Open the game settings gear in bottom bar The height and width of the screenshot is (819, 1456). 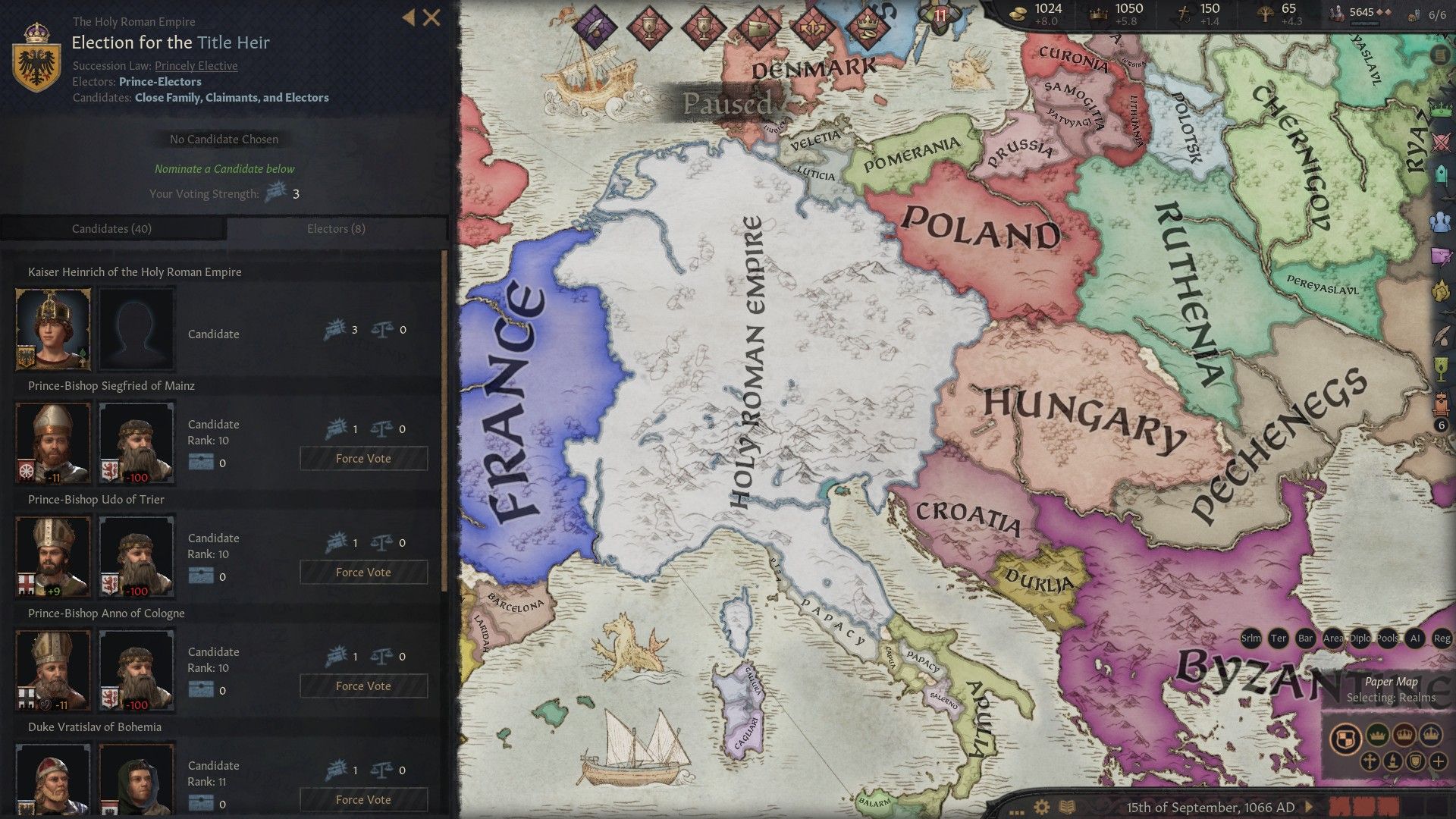pos(1041,806)
